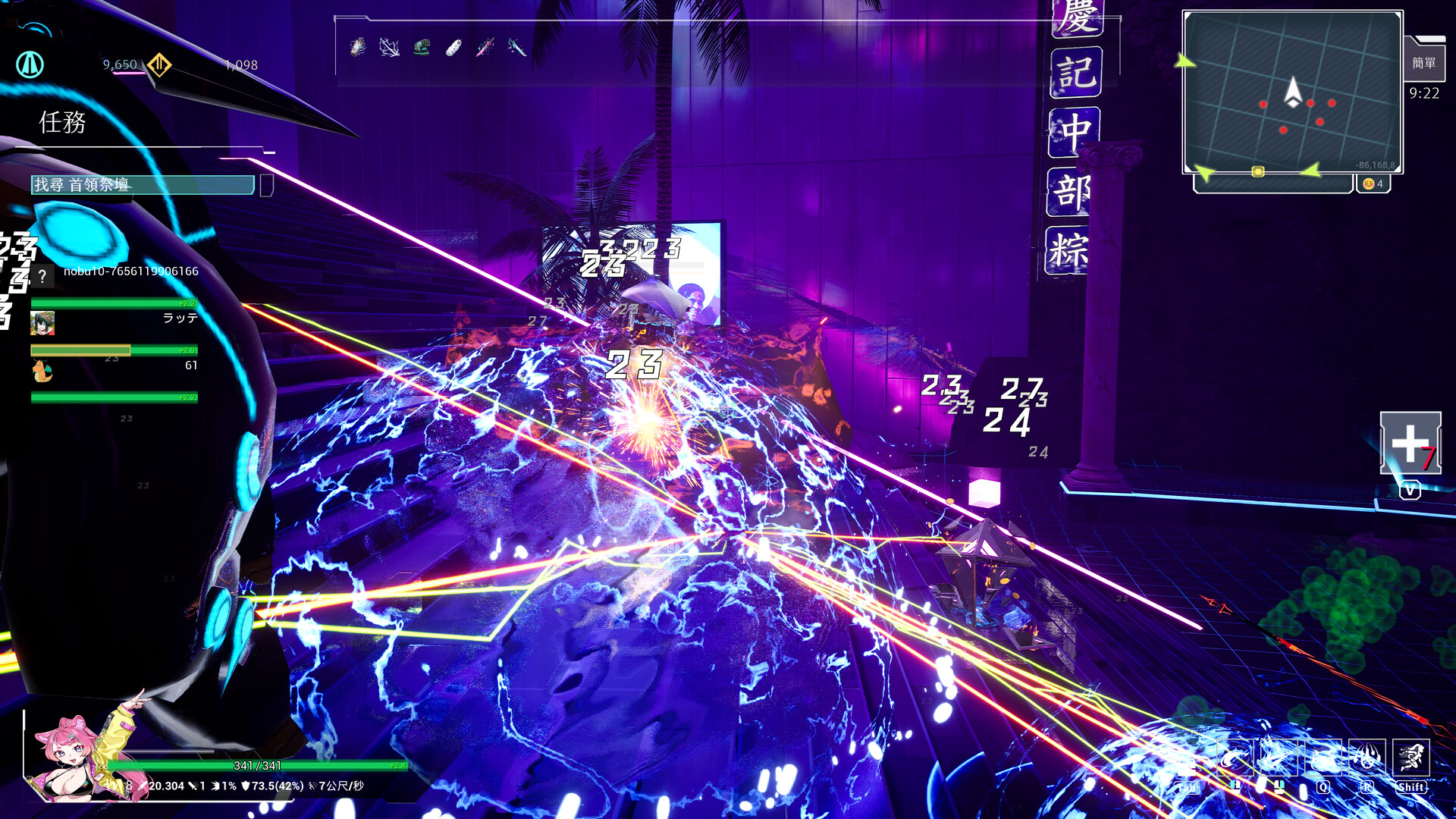Click teammate ラッテ's portrait thumbnail

44,325
